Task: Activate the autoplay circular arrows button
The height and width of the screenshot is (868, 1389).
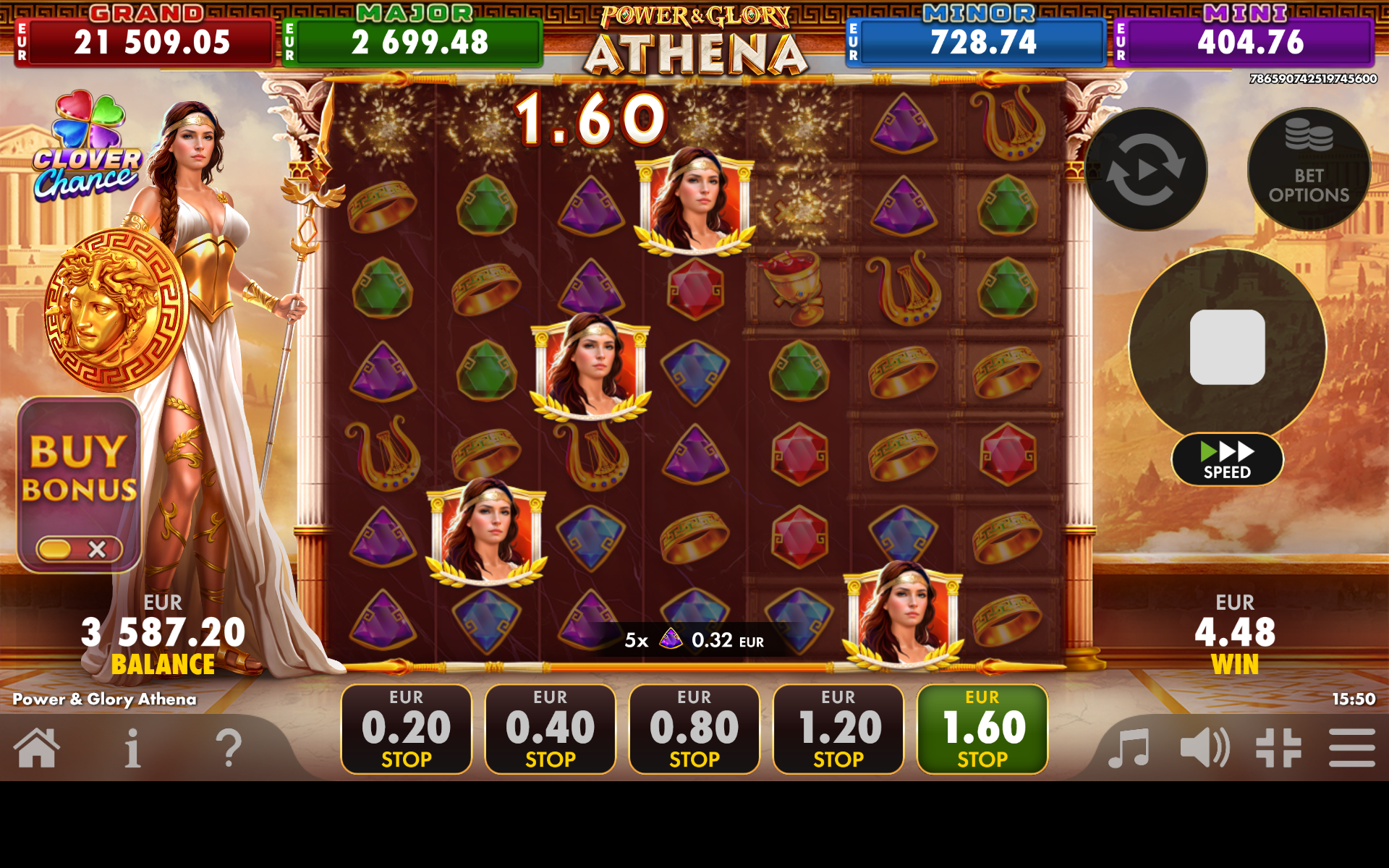Action: 1145,169
